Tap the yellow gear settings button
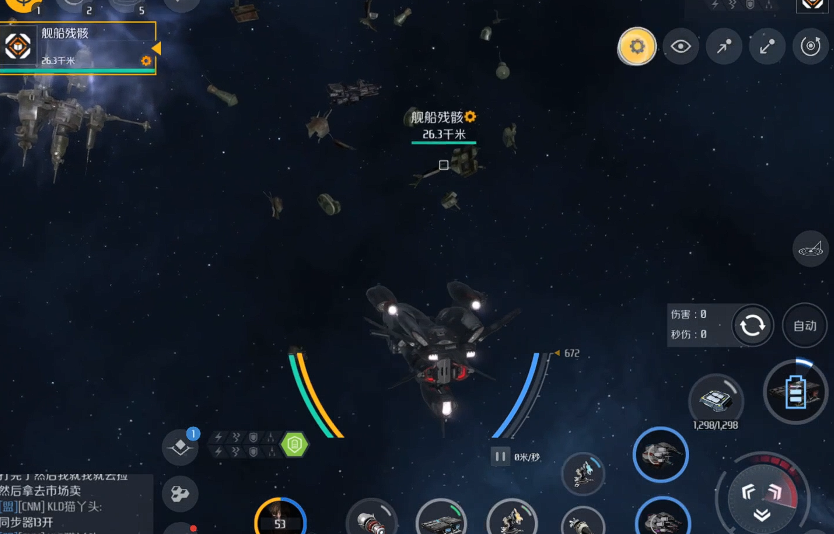834x534 pixels. [x=637, y=46]
